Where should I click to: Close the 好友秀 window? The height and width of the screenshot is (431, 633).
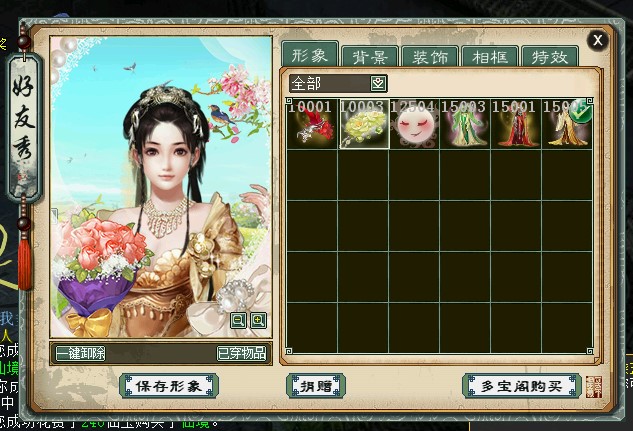(x=597, y=40)
